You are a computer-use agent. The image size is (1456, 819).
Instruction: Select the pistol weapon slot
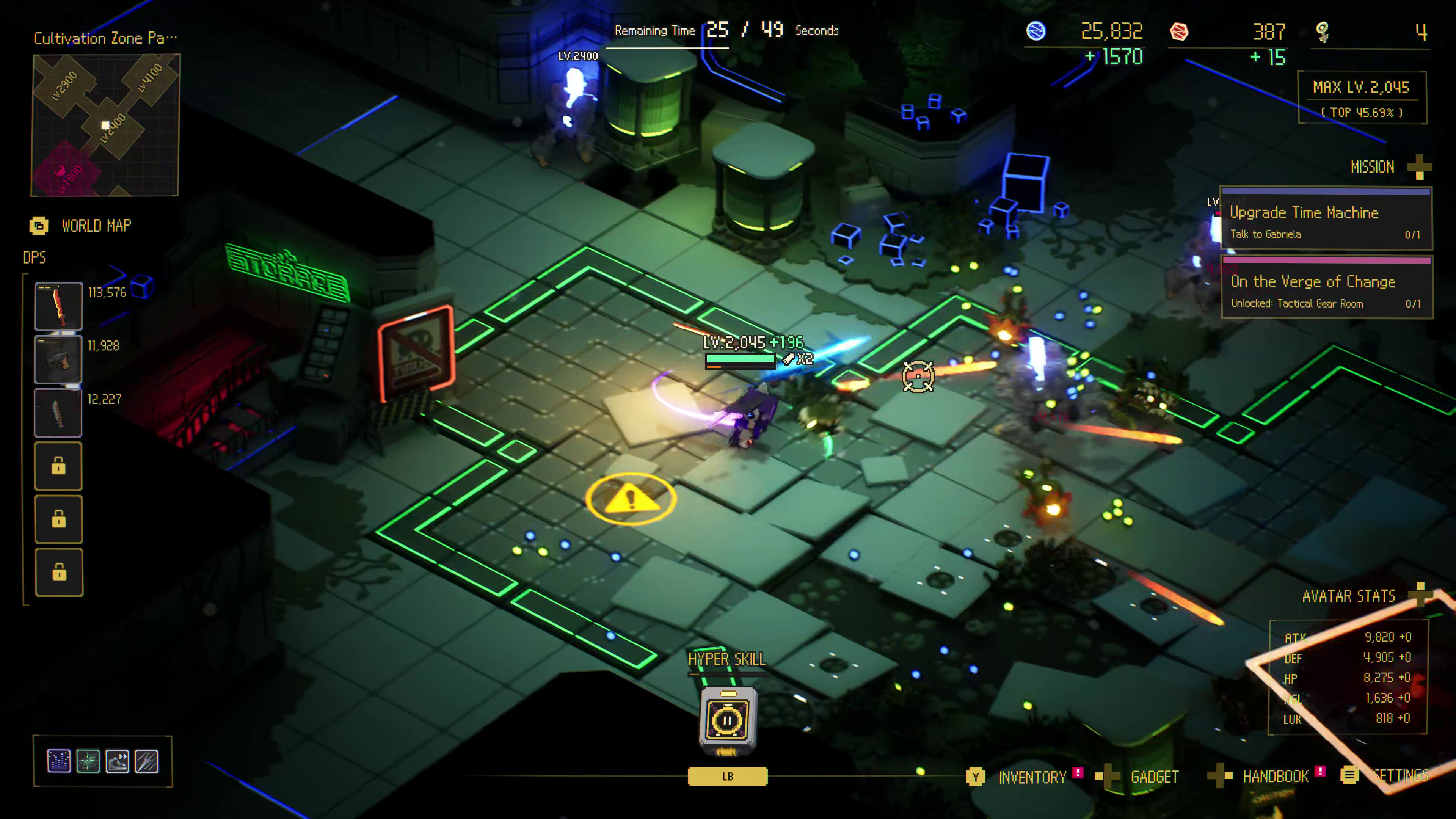point(58,359)
